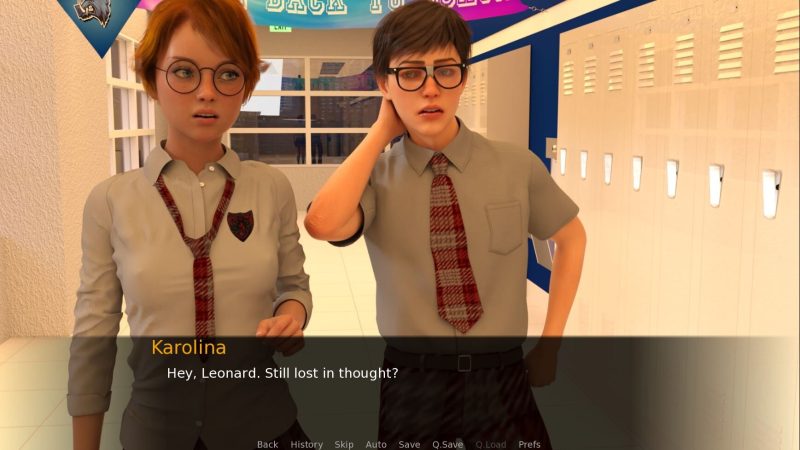
Task: Click the greyed-out Q.Load button
Action: [491, 444]
